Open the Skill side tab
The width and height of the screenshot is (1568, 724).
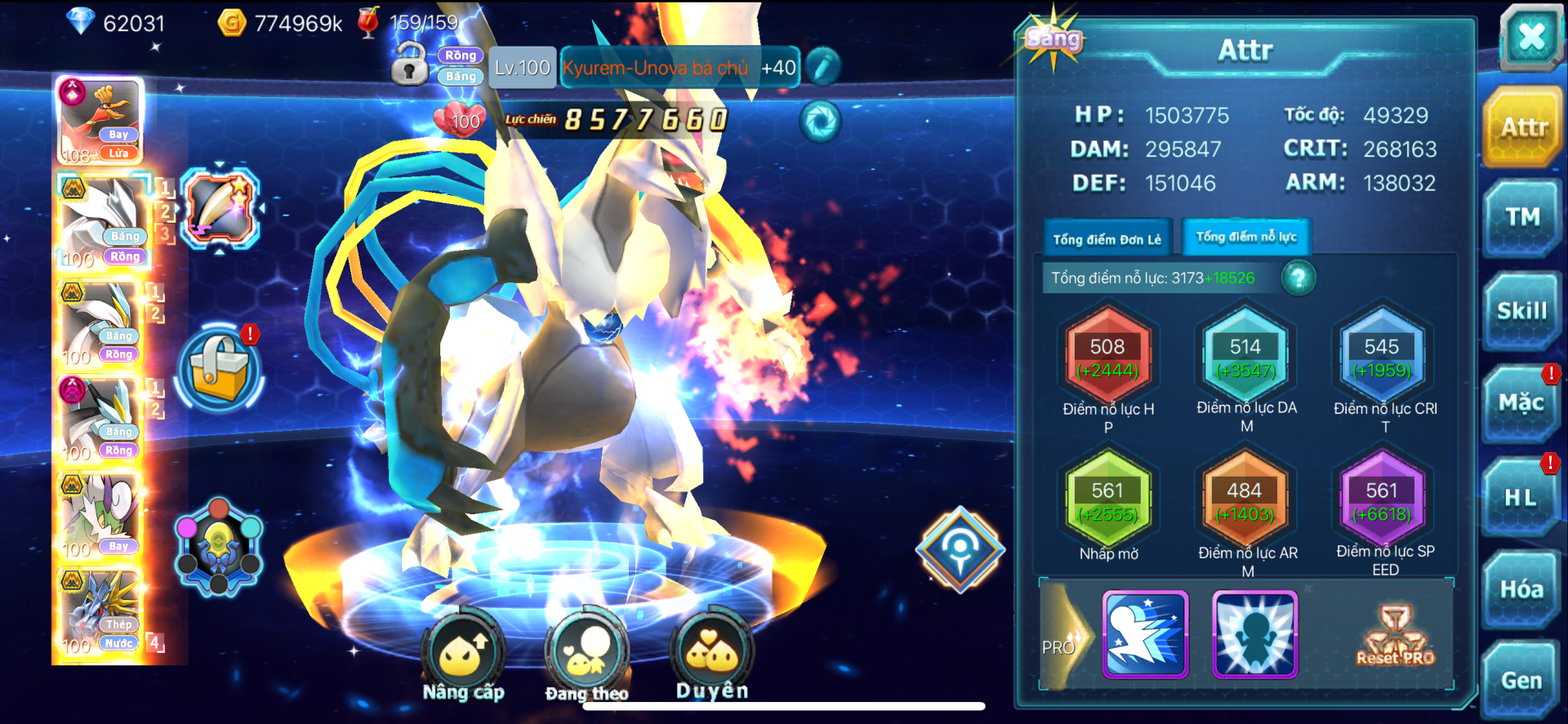[x=1522, y=311]
